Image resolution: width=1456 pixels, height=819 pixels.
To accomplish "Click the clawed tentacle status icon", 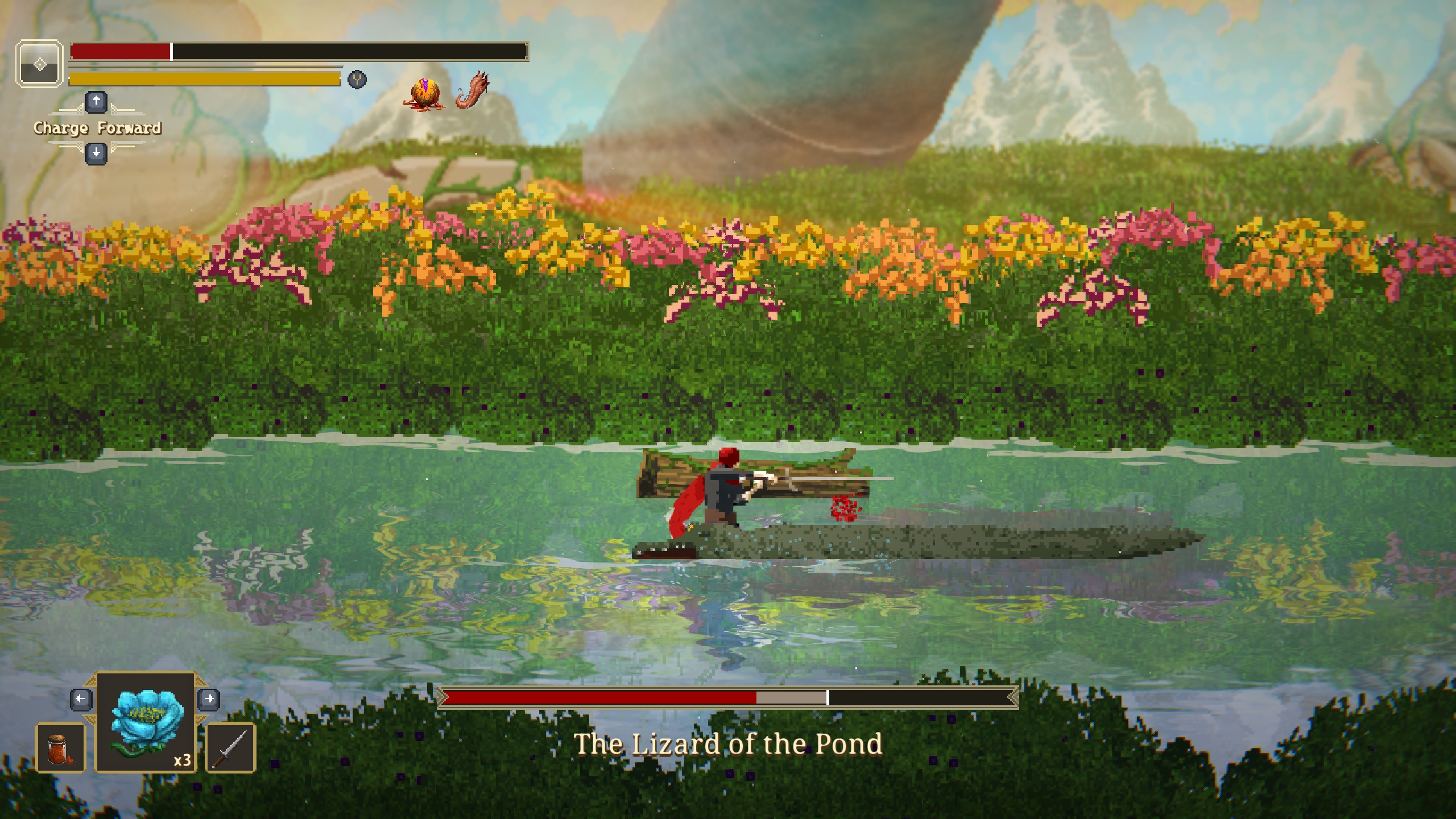I will [x=473, y=90].
